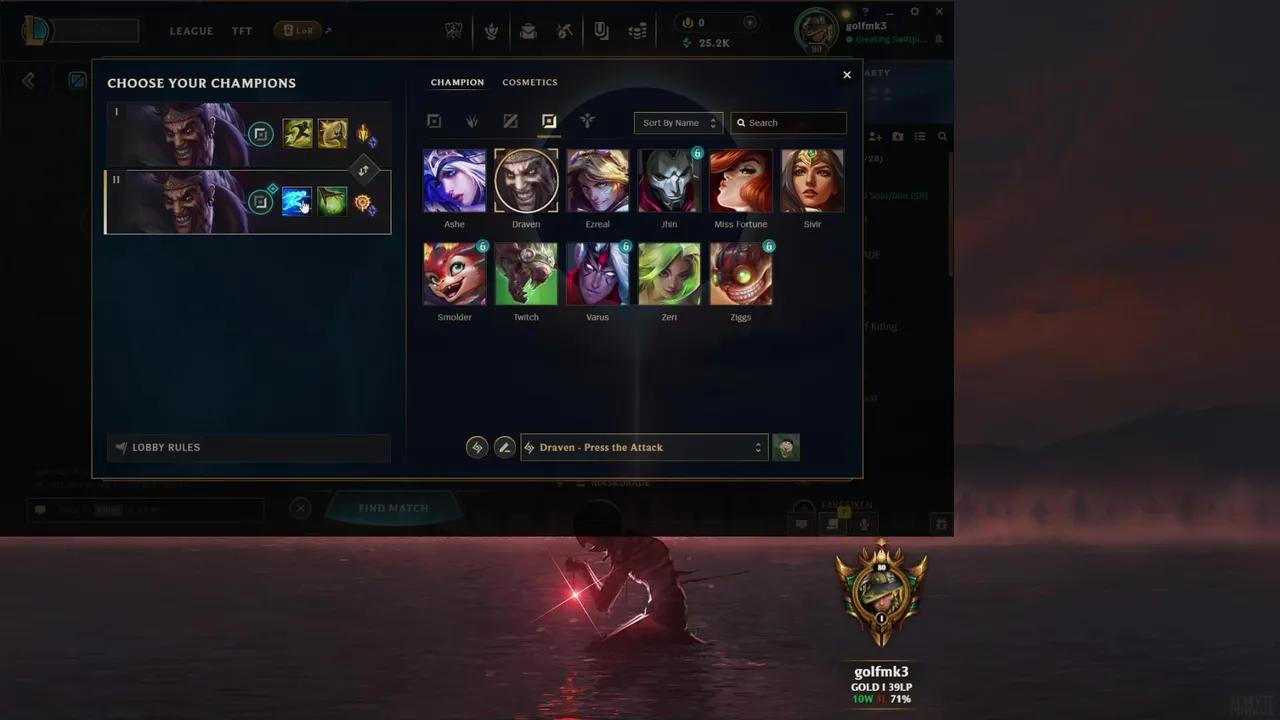This screenshot has height=720, width=1280.
Task: Switch to the COSMETICS tab
Action: click(530, 82)
